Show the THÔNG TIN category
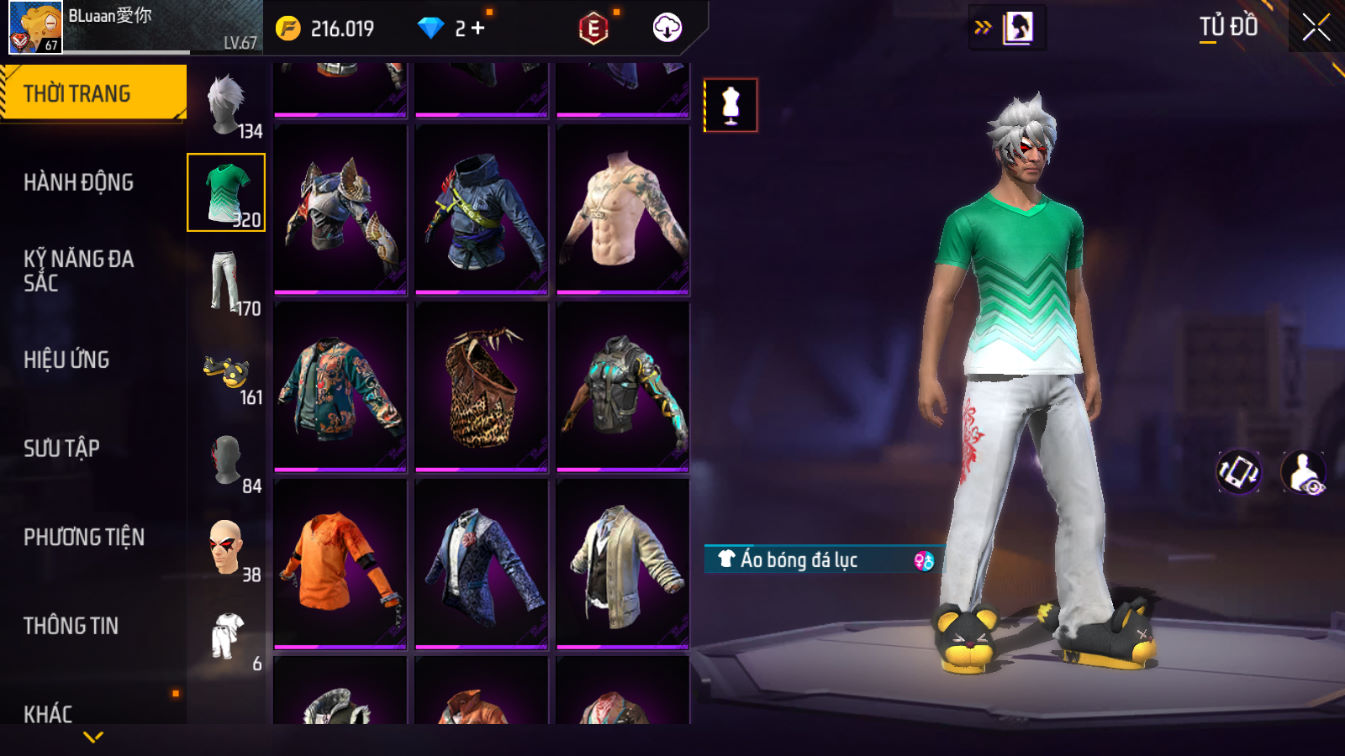1345x756 pixels. click(71, 626)
